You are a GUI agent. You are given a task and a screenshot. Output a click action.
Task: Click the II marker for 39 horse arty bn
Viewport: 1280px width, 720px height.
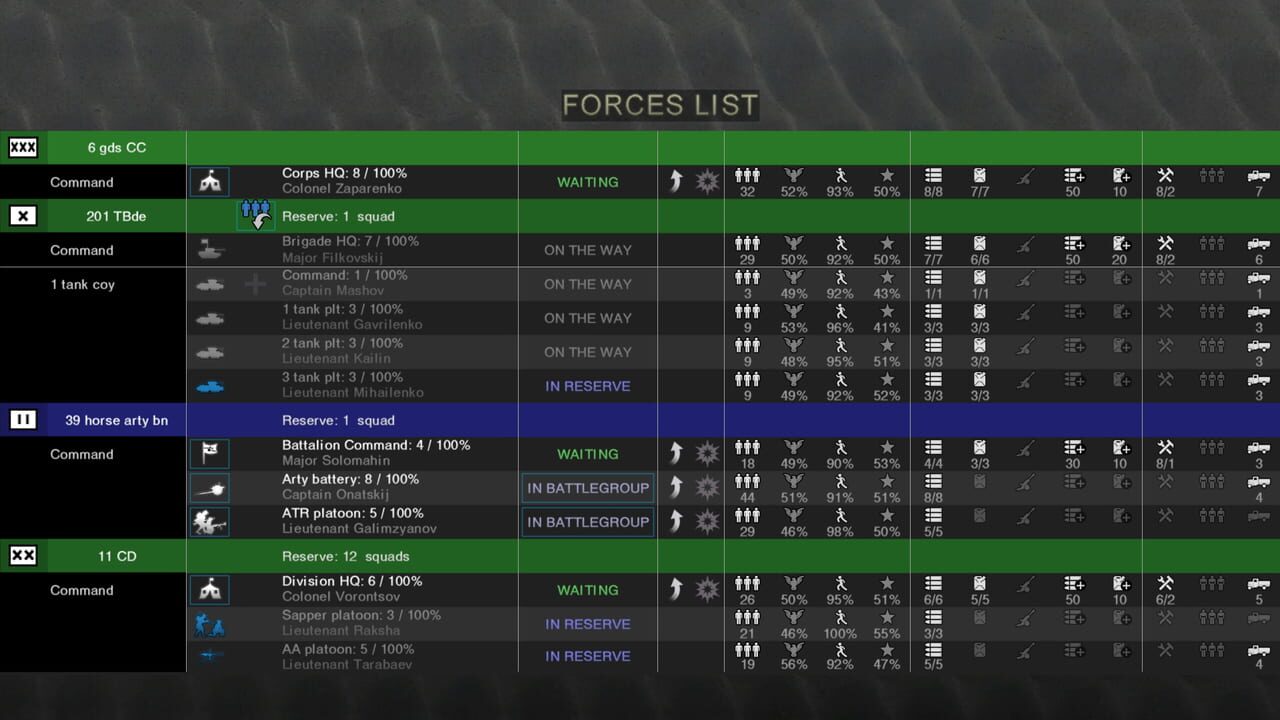[x=22, y=419]
